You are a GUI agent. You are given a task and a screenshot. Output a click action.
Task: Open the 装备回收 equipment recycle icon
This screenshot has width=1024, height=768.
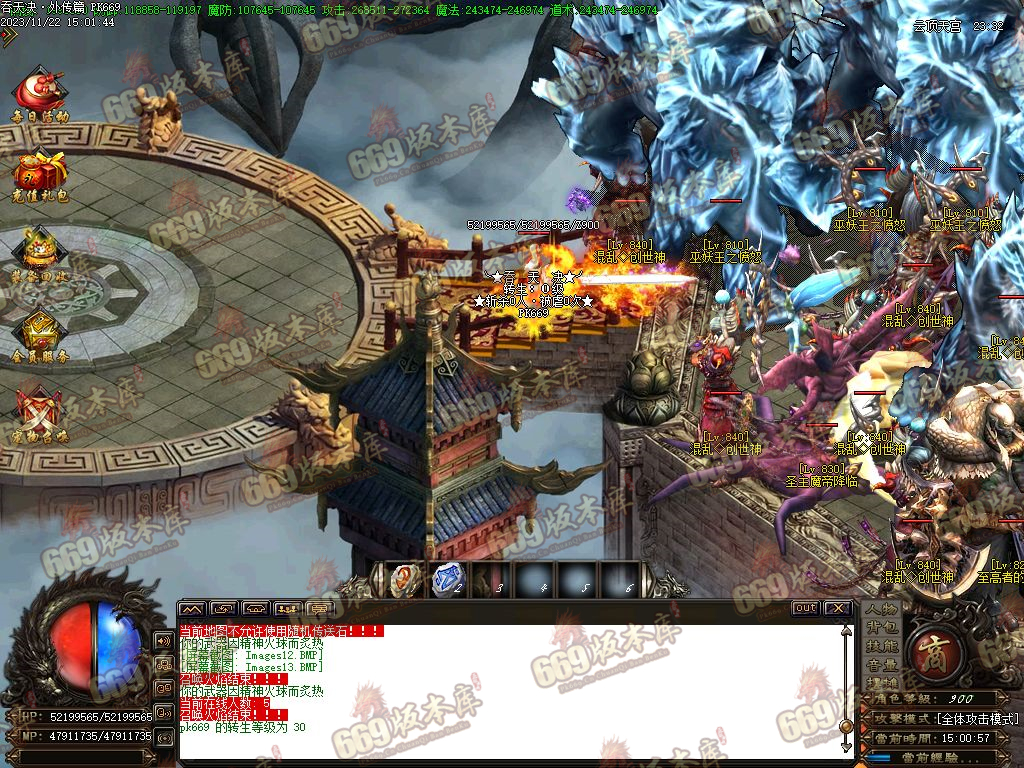click(39, 254)
